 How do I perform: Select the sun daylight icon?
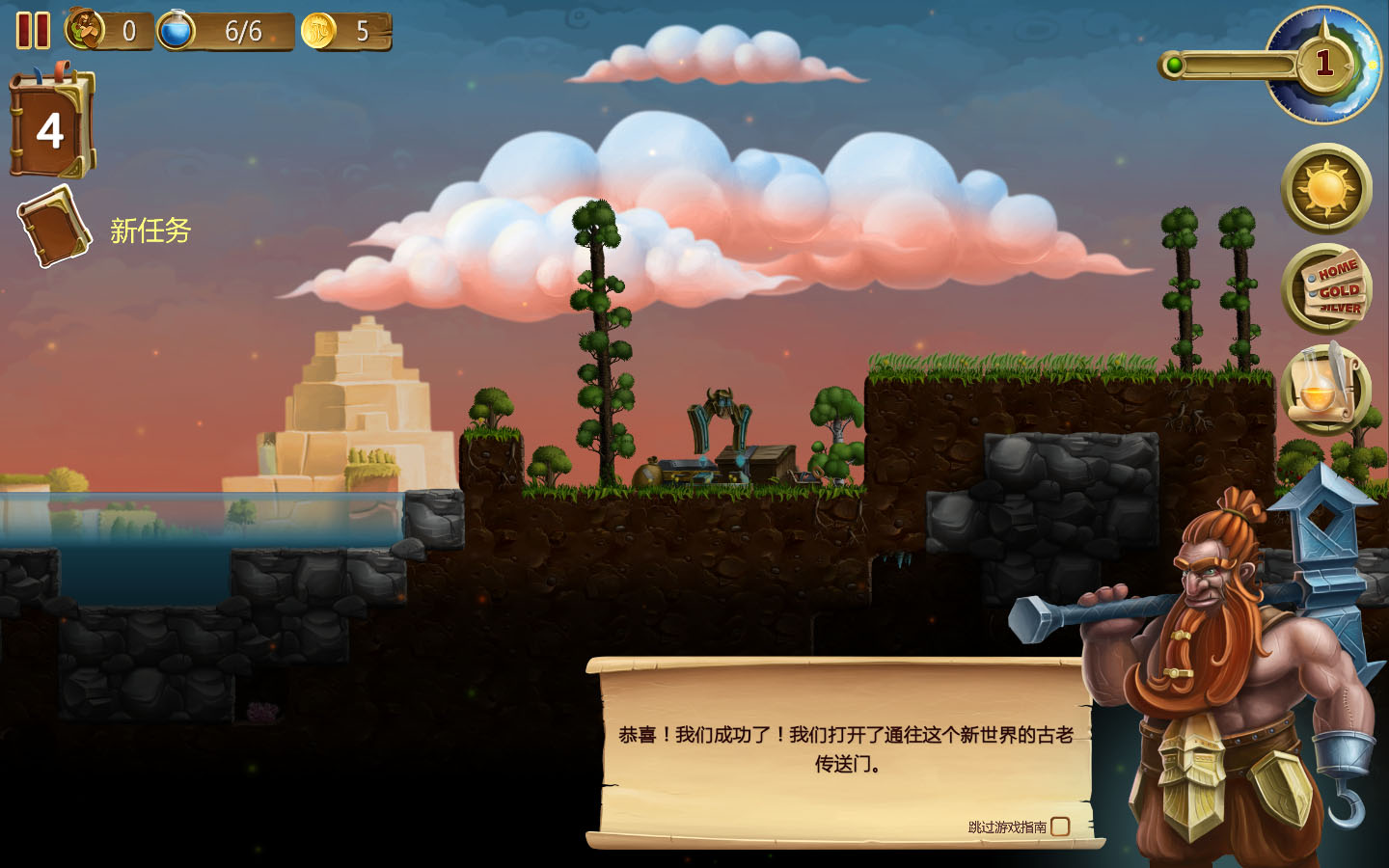point(1327,190)
